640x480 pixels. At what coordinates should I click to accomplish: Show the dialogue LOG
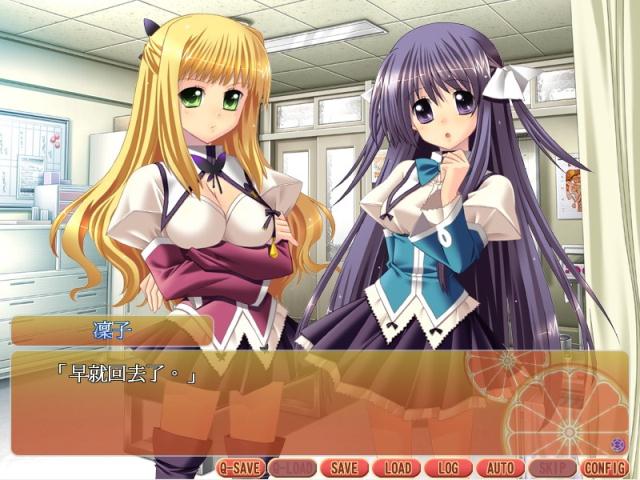(448, 467)
